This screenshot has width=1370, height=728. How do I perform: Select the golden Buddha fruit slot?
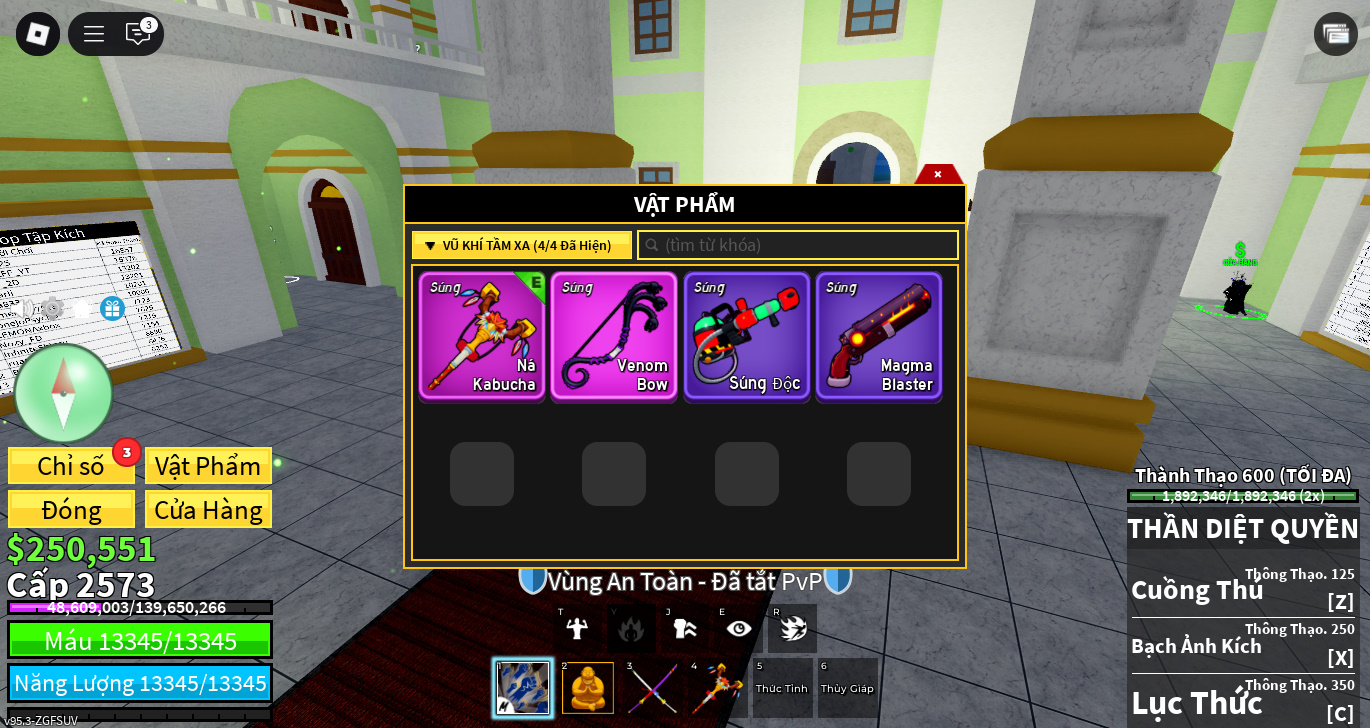point(588,688)
